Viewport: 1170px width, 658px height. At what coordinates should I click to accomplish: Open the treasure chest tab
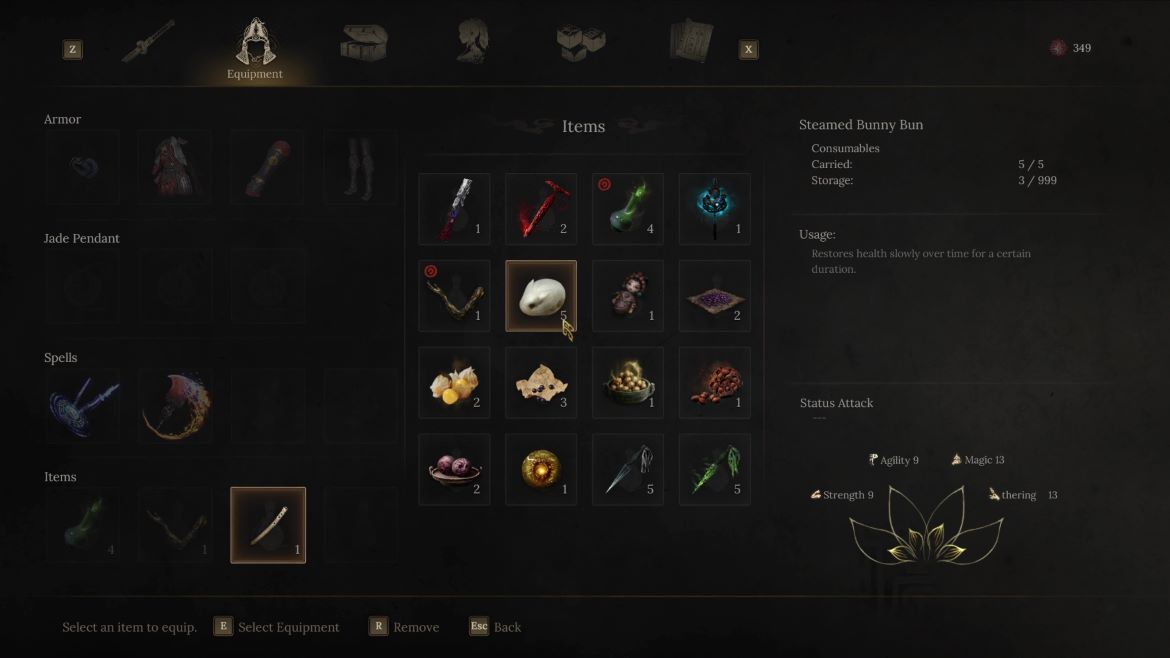coord(363,43)
